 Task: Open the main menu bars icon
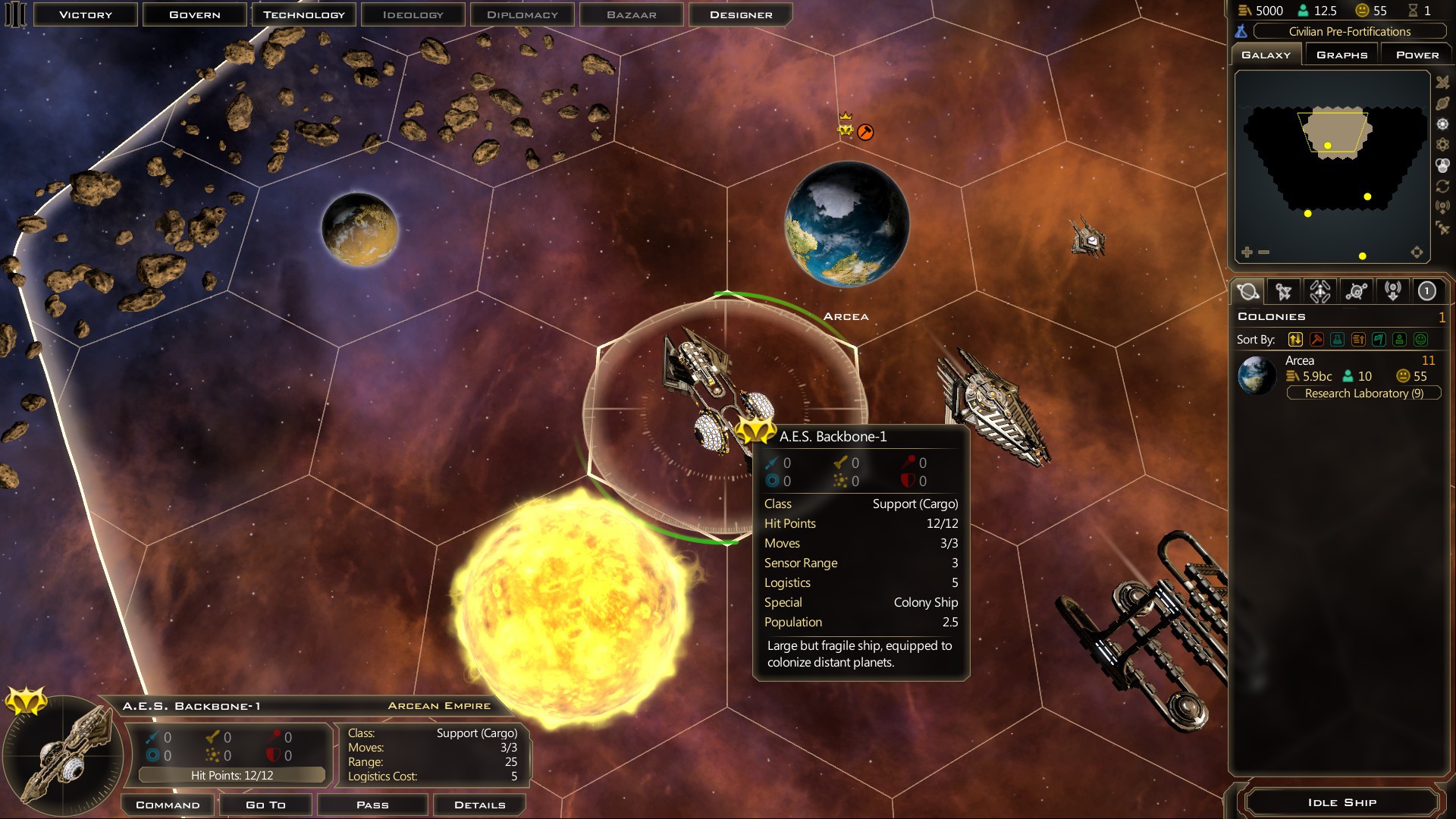point(15,14)
